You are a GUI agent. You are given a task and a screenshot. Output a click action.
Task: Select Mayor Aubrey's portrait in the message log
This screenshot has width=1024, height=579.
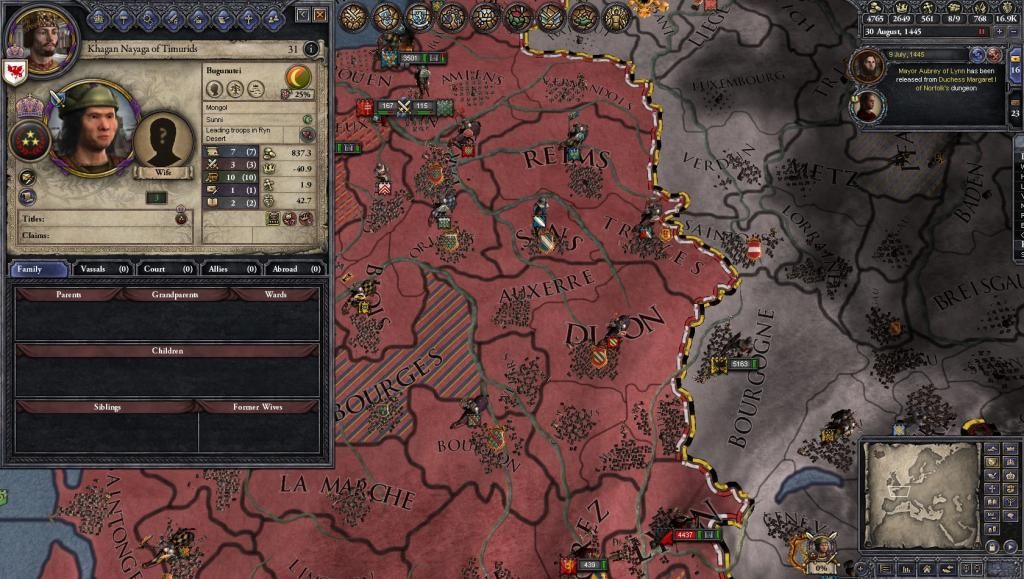click(x=866, y=66)
